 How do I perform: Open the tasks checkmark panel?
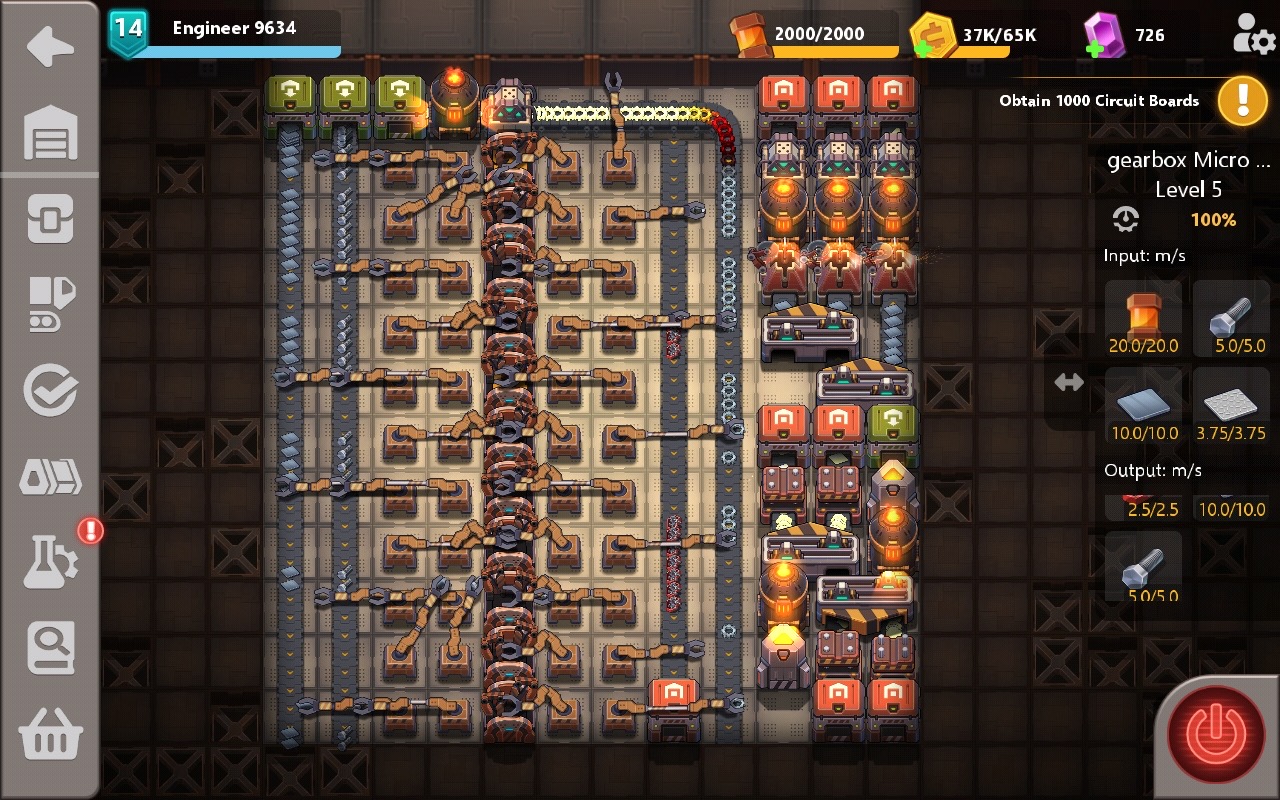(x=50, y=390)
